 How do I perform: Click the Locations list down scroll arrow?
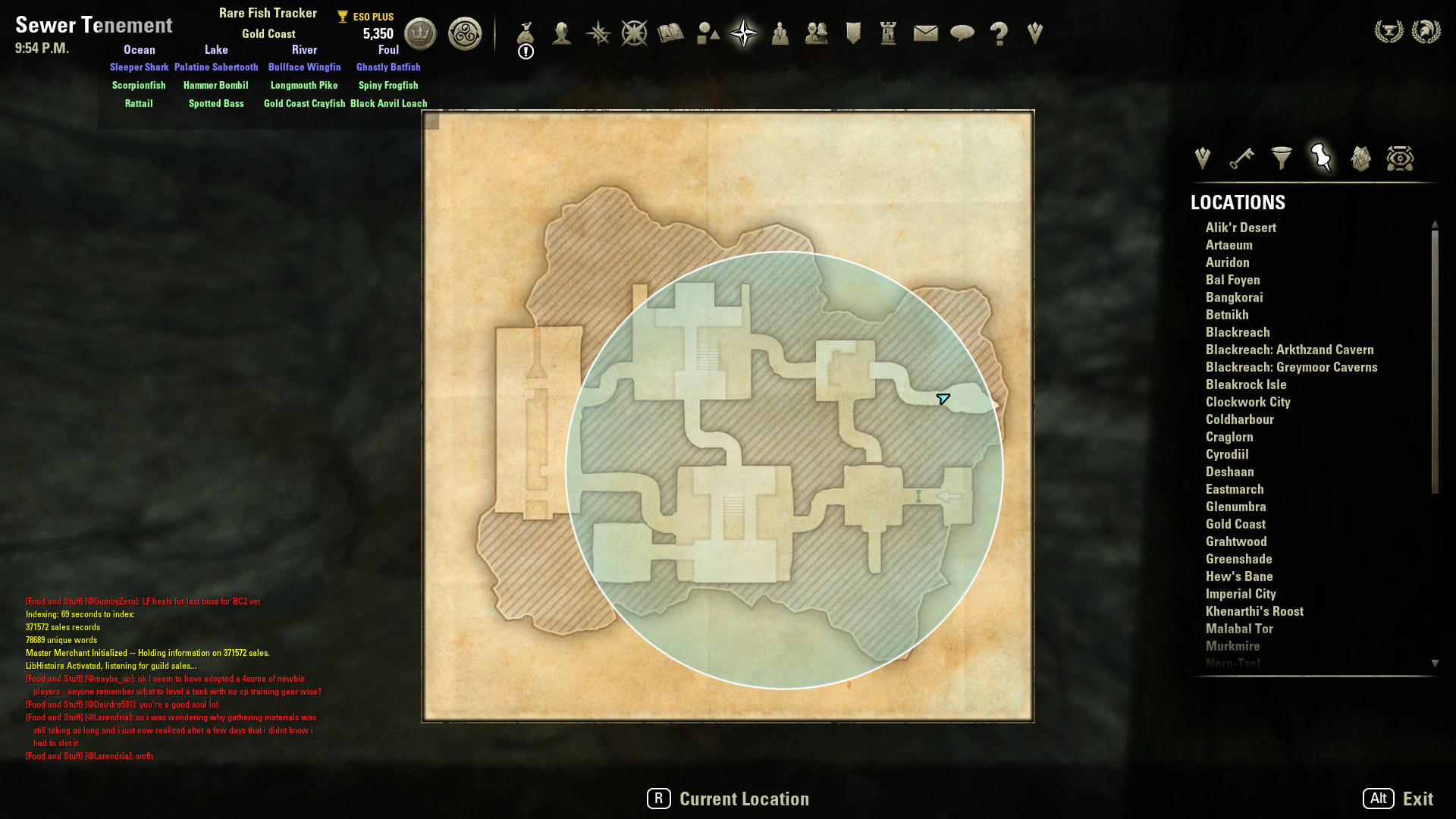[1435, 664]
